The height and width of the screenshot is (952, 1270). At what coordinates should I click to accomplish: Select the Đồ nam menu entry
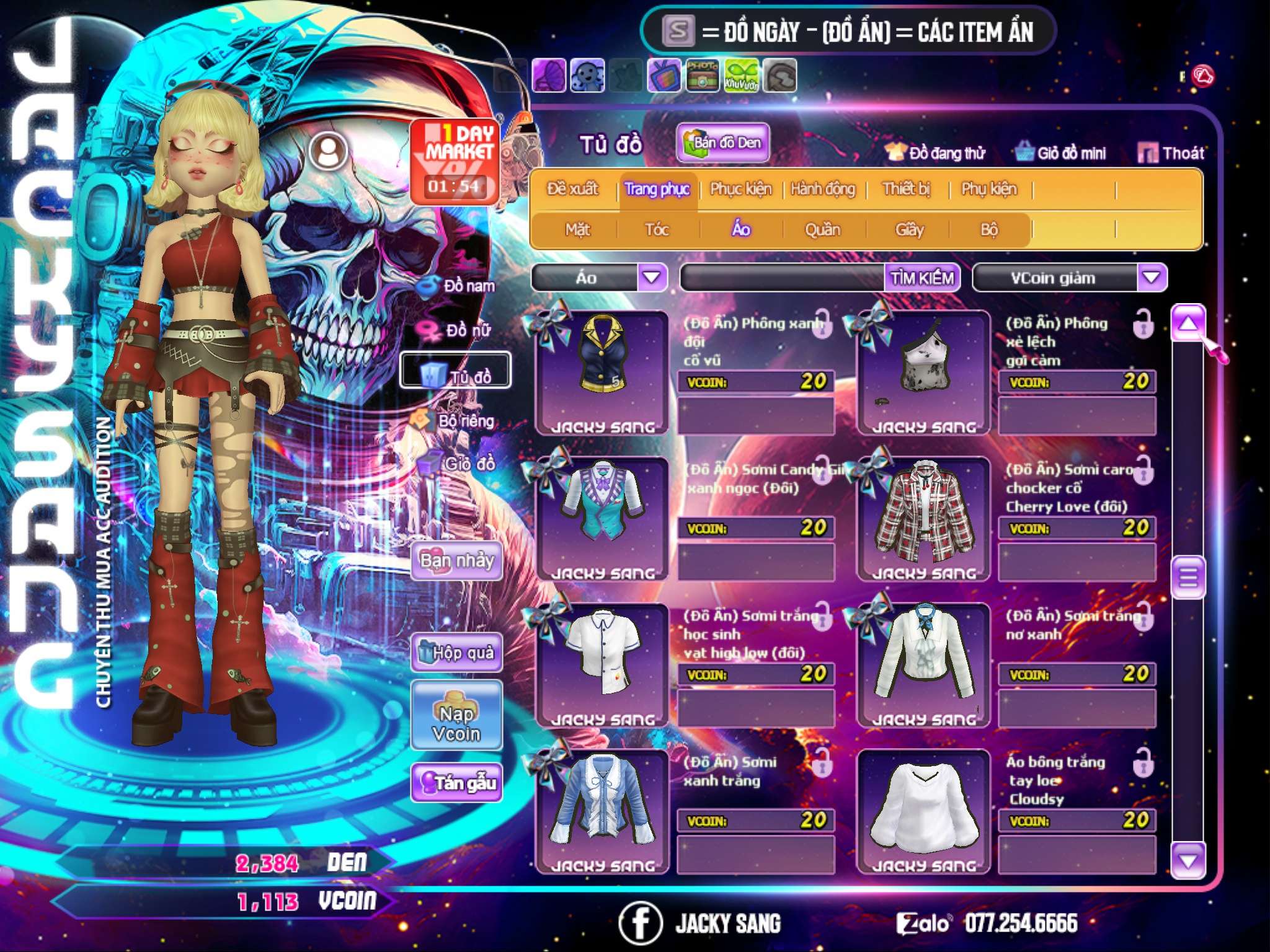(458, 286)
